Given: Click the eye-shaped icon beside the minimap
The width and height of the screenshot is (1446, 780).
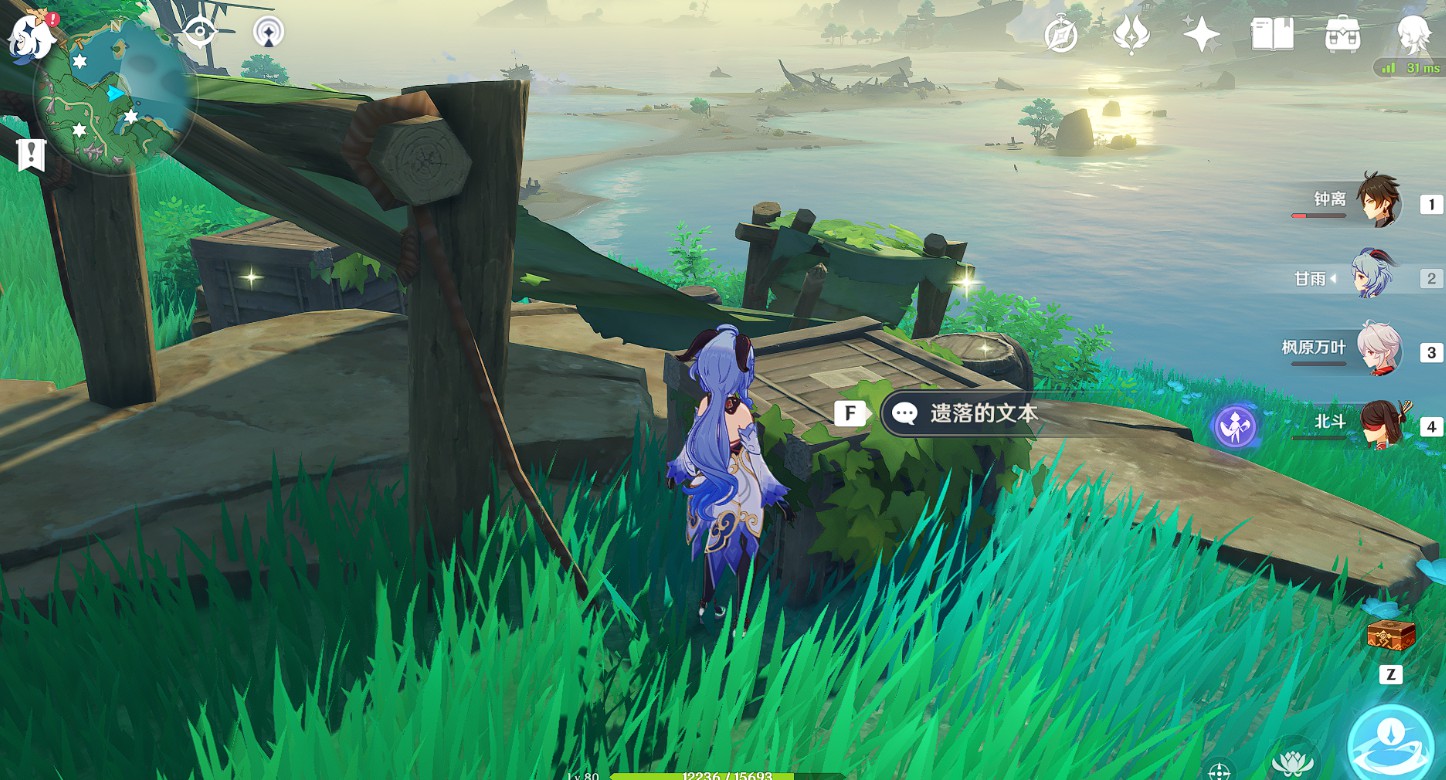Looking at the screenshot, I should 200,32.
